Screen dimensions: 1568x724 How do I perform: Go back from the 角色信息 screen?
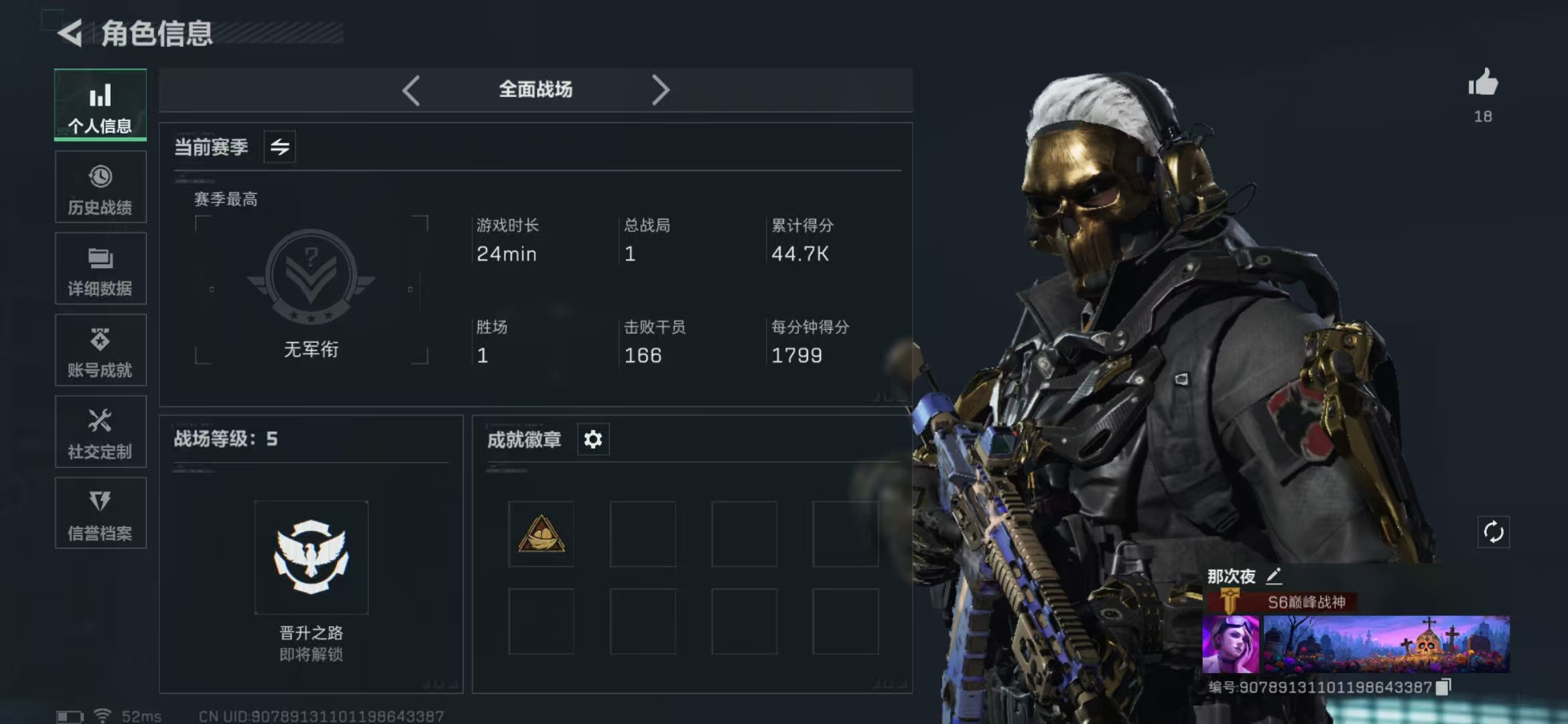[x=70, y=33]
